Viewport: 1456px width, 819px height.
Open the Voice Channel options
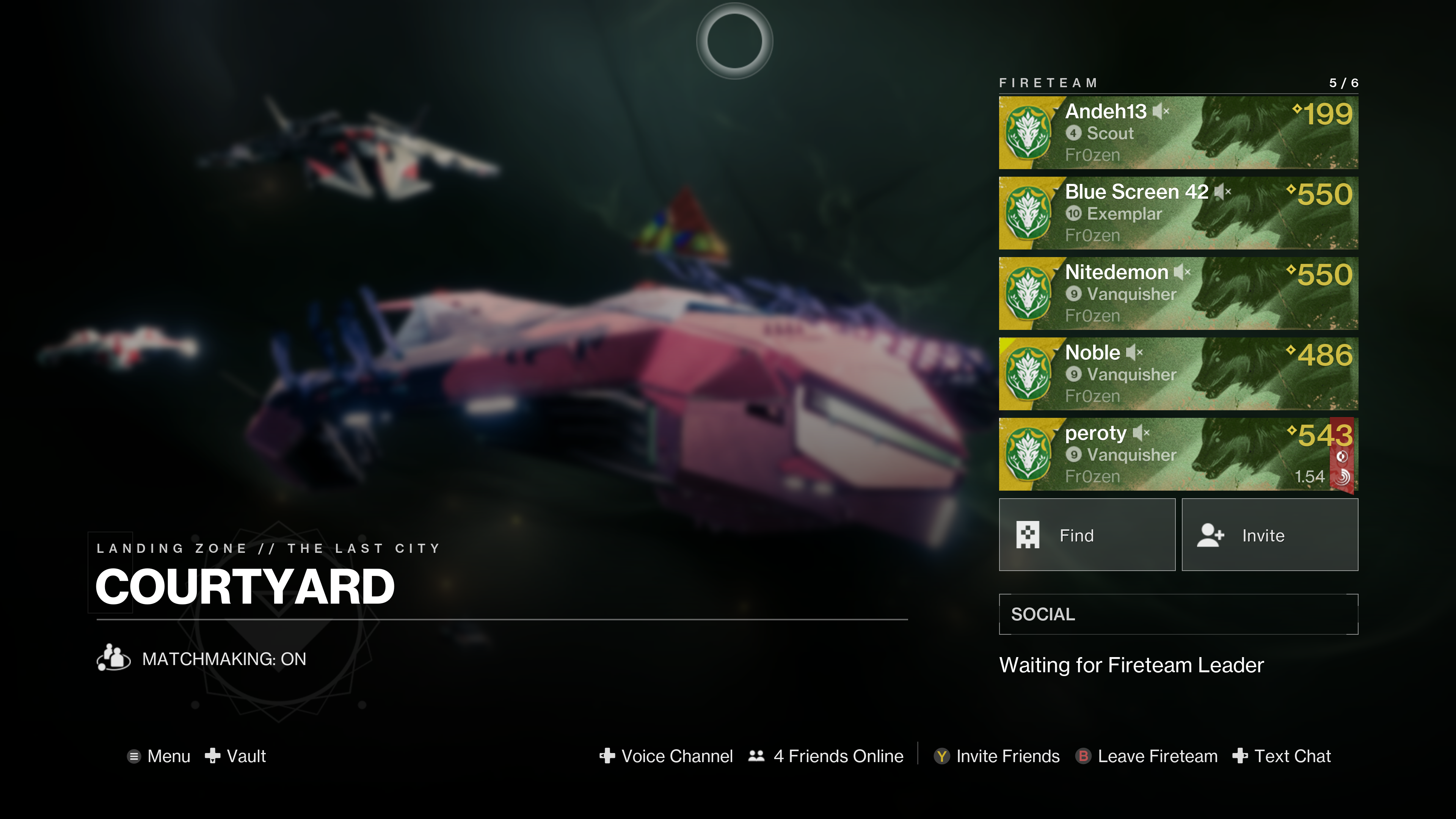tap(667, 756)
